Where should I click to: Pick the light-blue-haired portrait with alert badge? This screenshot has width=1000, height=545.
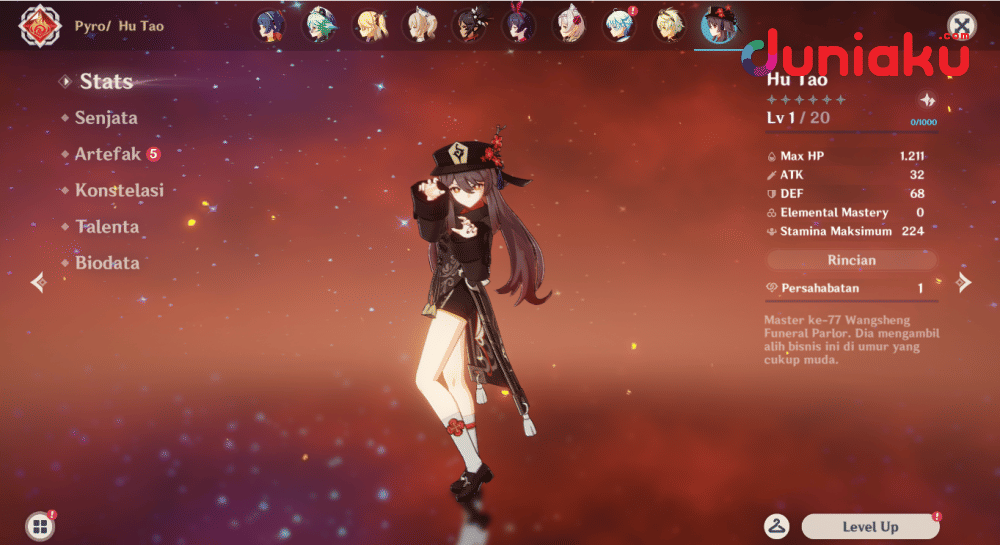pos(618,25)
